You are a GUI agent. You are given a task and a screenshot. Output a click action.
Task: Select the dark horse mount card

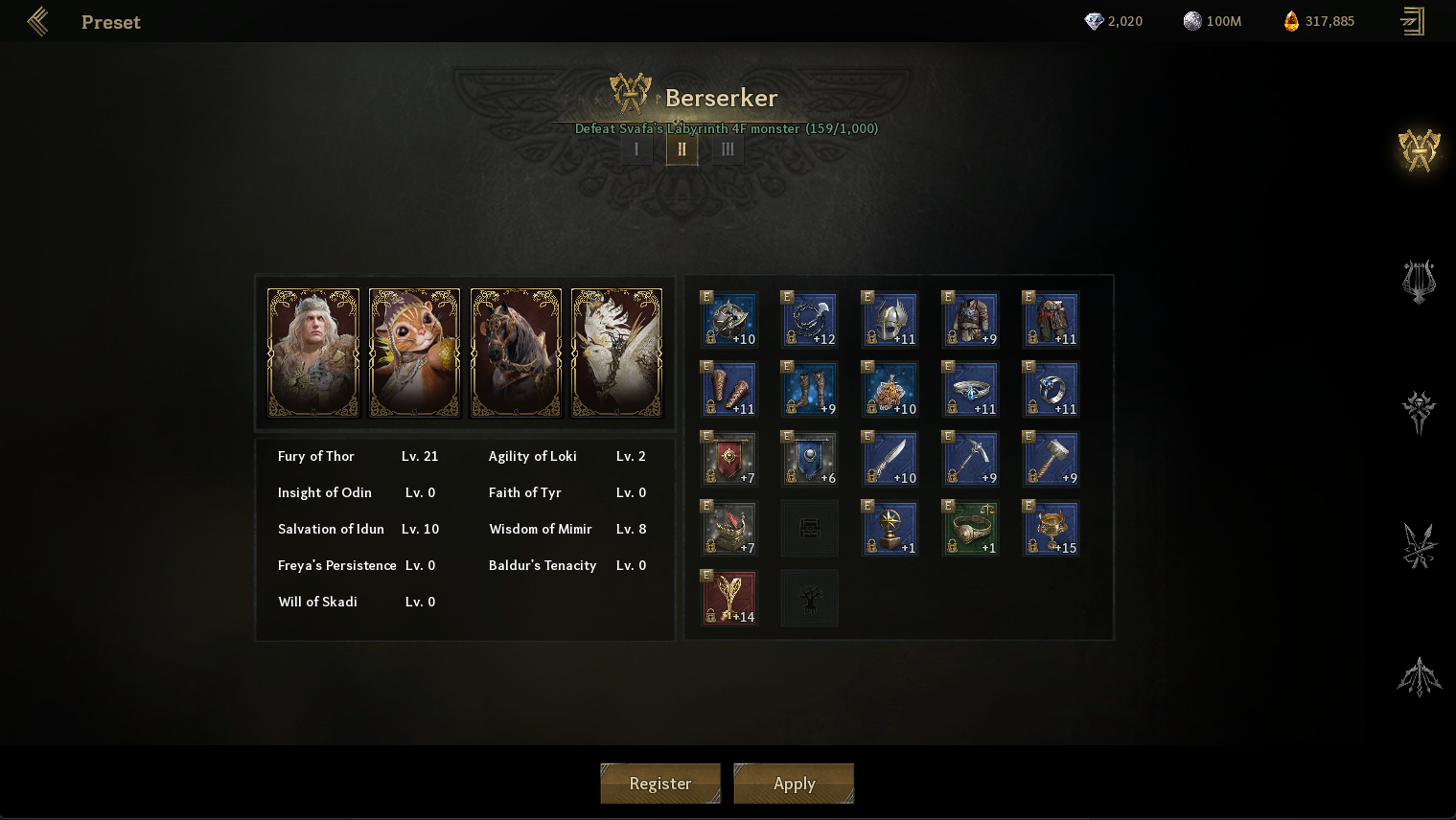(x=516, y=353)
